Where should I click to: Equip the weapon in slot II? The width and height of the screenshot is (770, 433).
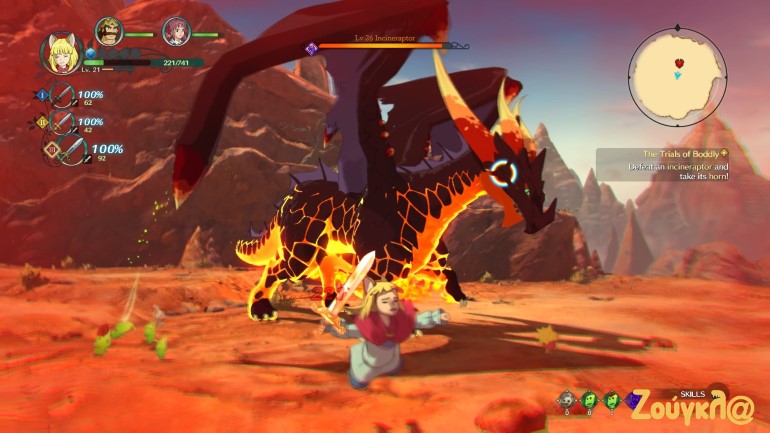(x=64, y=123)
